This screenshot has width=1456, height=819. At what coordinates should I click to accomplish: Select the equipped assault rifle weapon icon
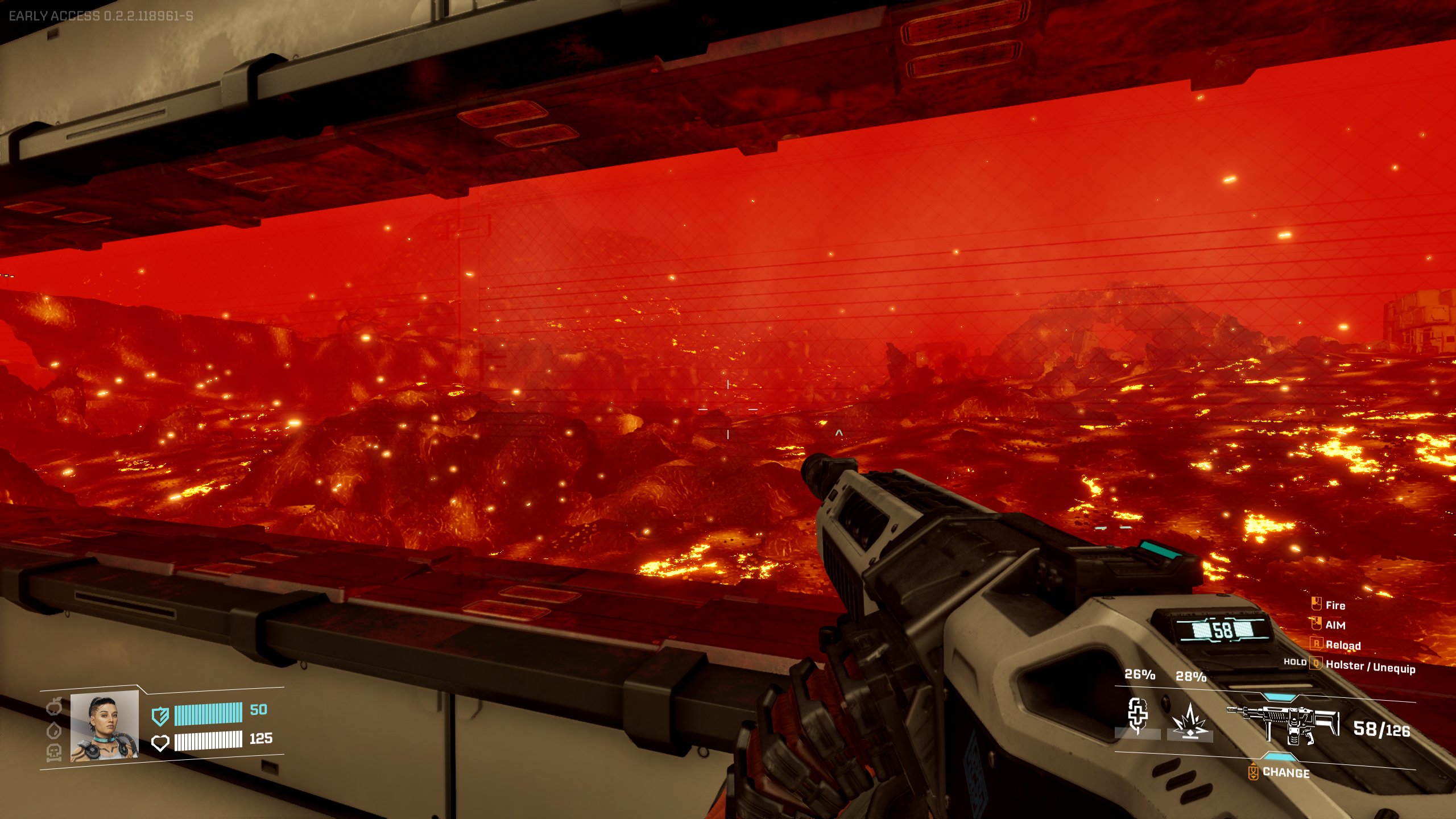1283,725
